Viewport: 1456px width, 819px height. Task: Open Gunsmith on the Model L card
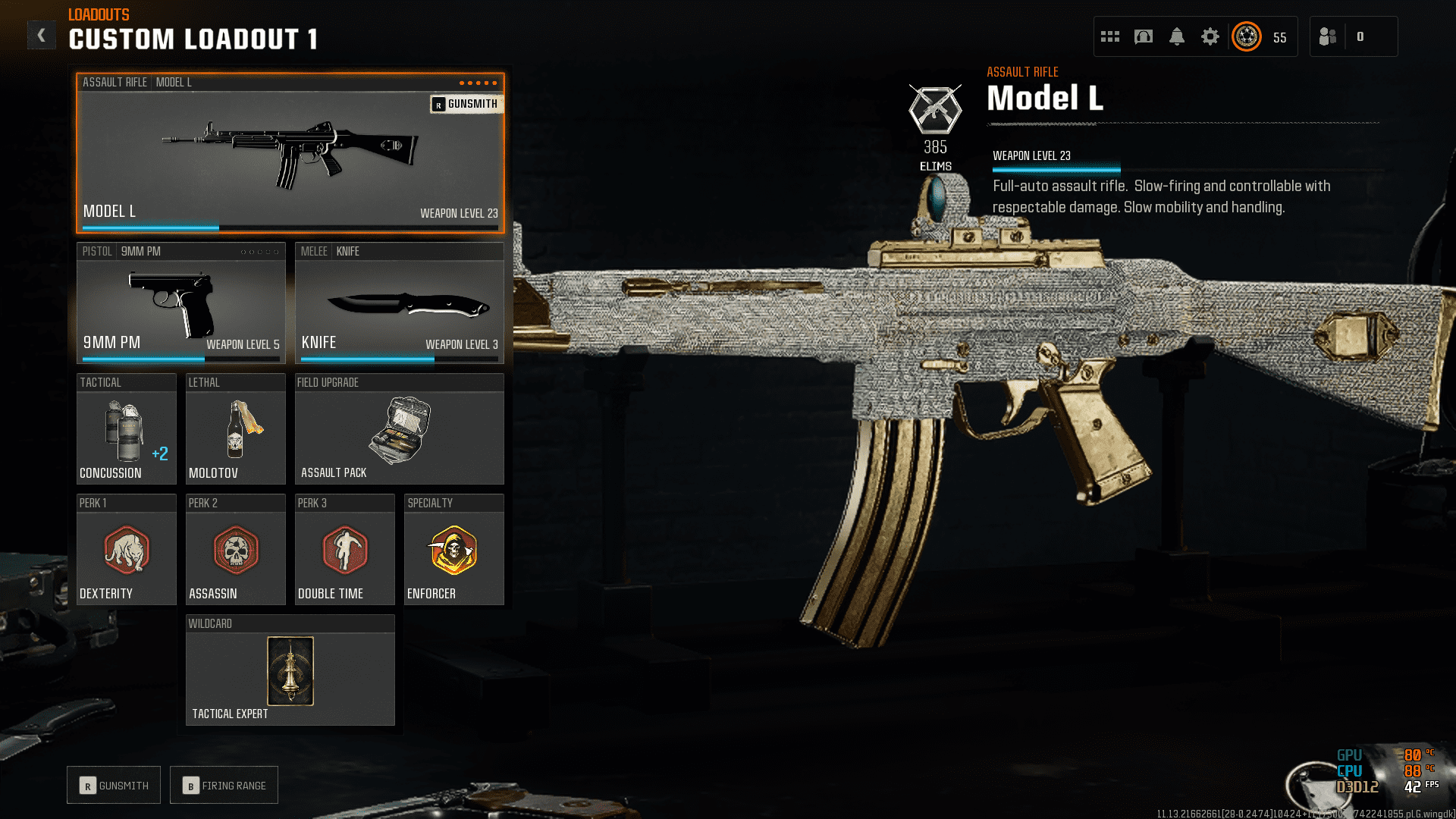(466, 104)
